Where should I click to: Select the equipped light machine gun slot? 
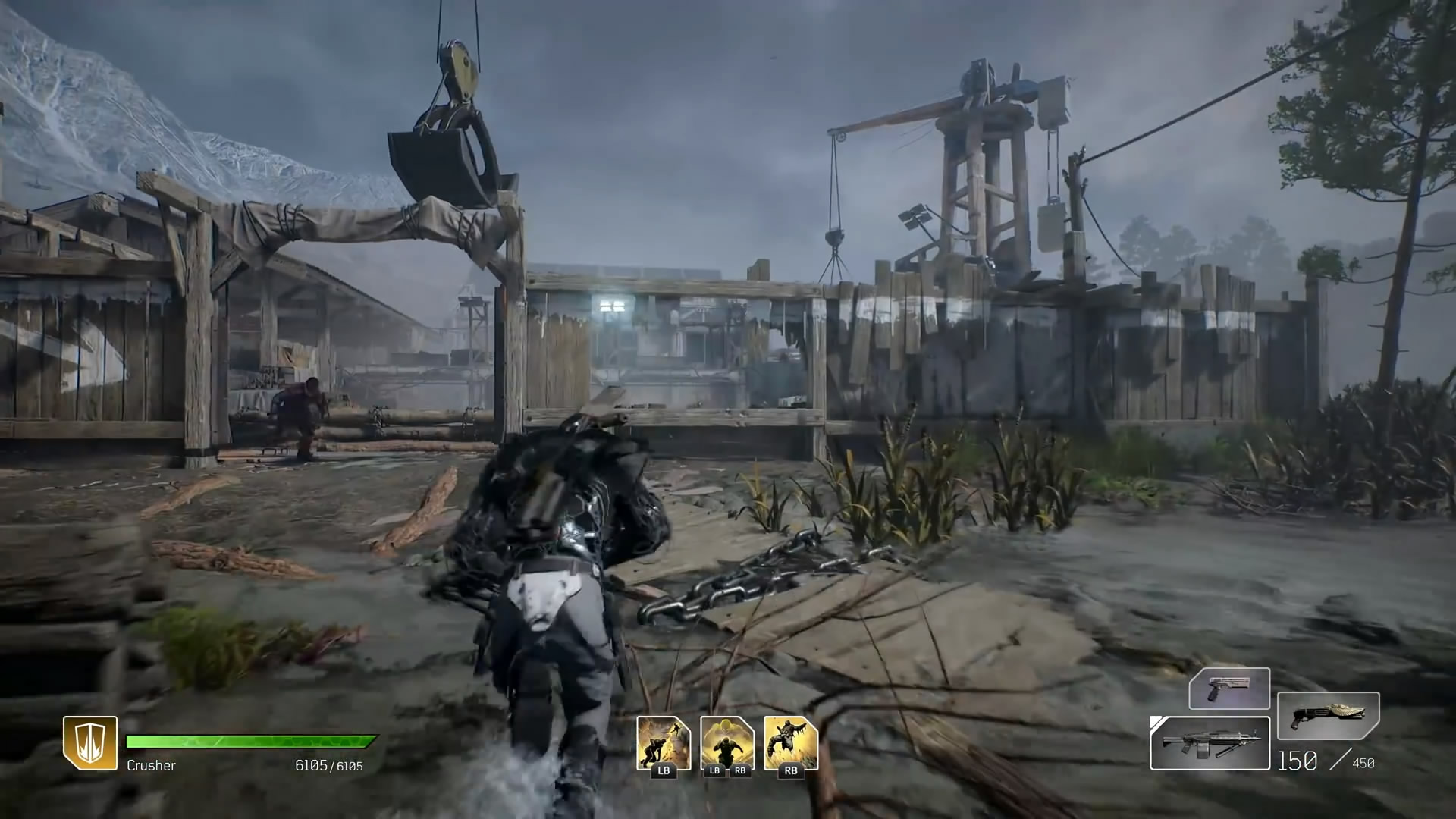pos(1210,743)
